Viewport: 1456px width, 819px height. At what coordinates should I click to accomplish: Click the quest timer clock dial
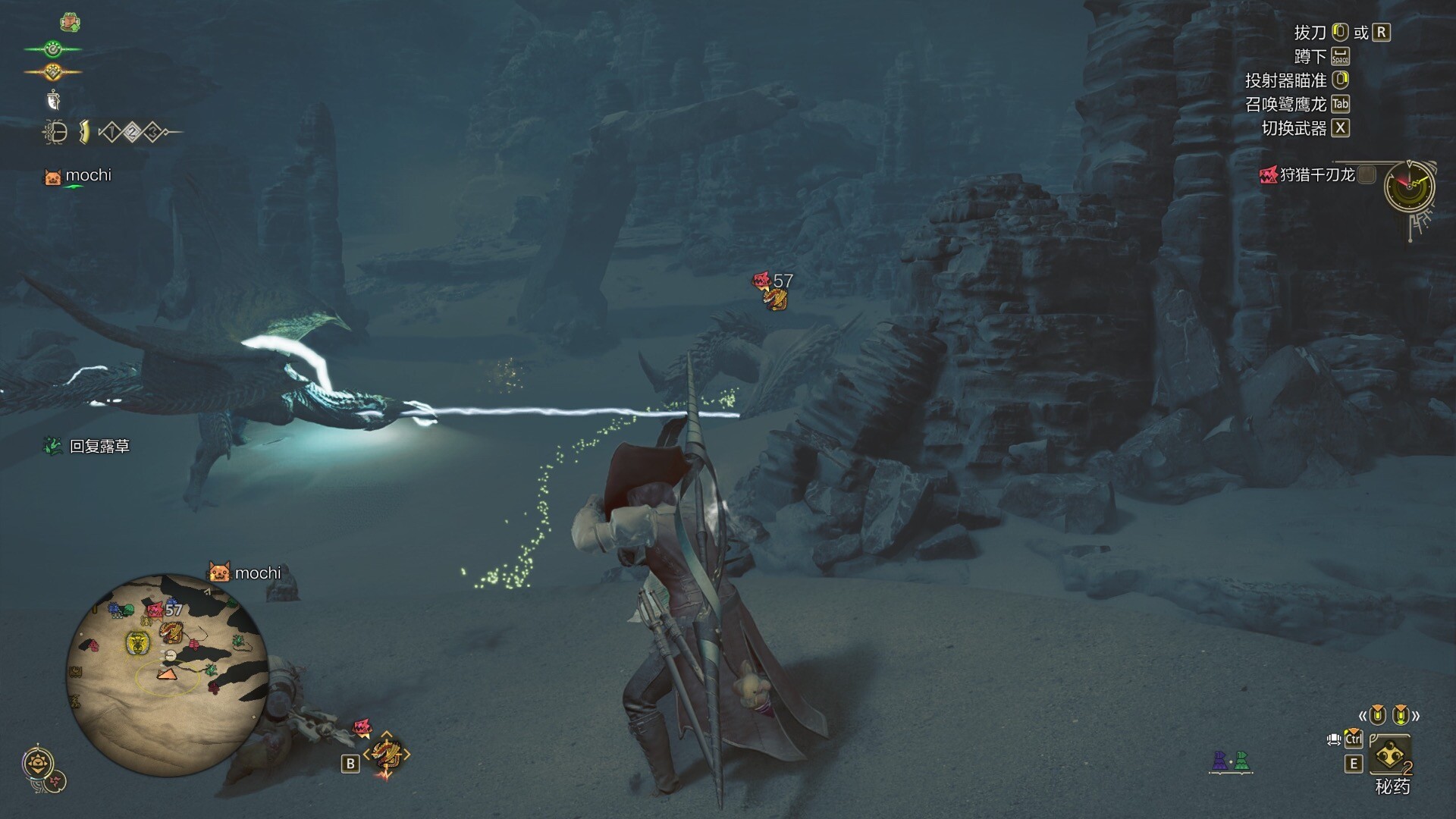pyautogui.click(x=1408, y=186)
